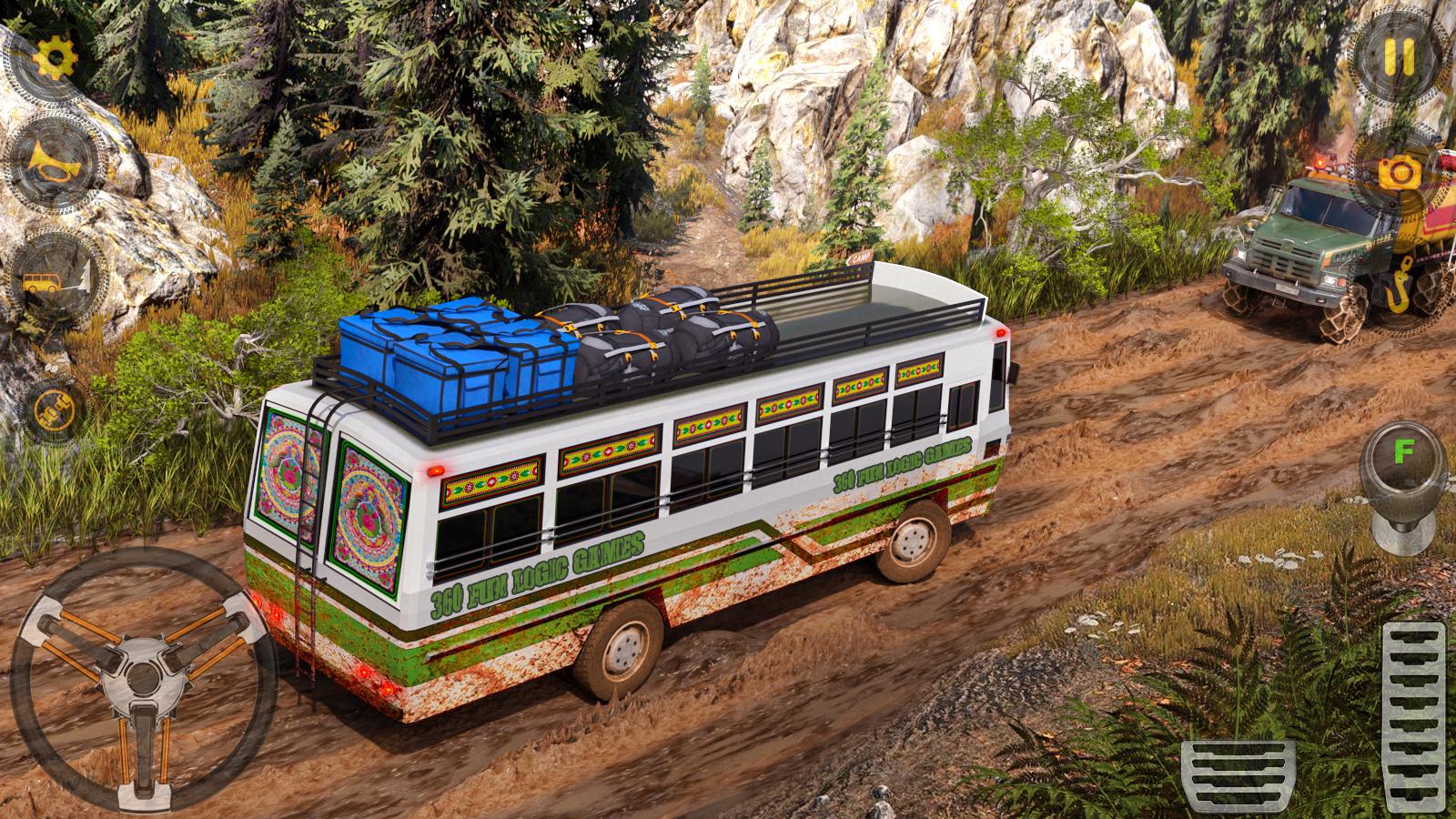The height and width of the screenshot is (819, 1456).
Task: Switch view with the camera icon
Action: pos(1400,170)
